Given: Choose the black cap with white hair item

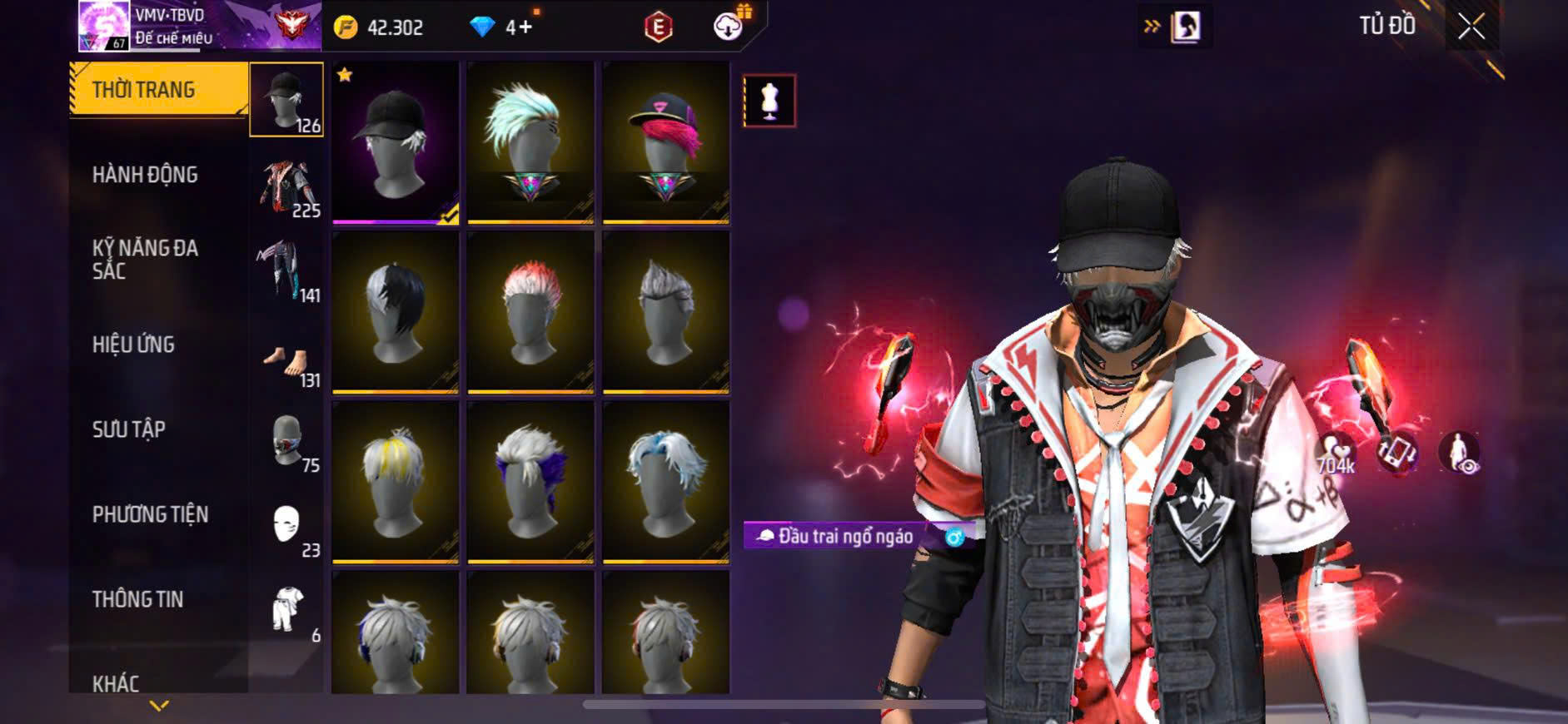Looking at the screenshot, I should tap(395, 141).
